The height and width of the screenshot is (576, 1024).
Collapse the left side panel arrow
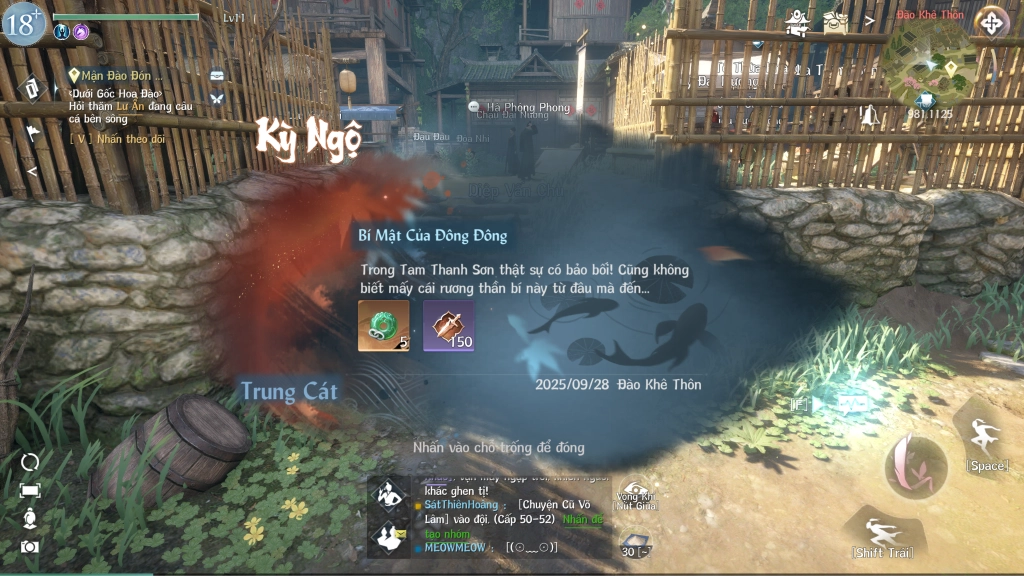click(31, 171)
